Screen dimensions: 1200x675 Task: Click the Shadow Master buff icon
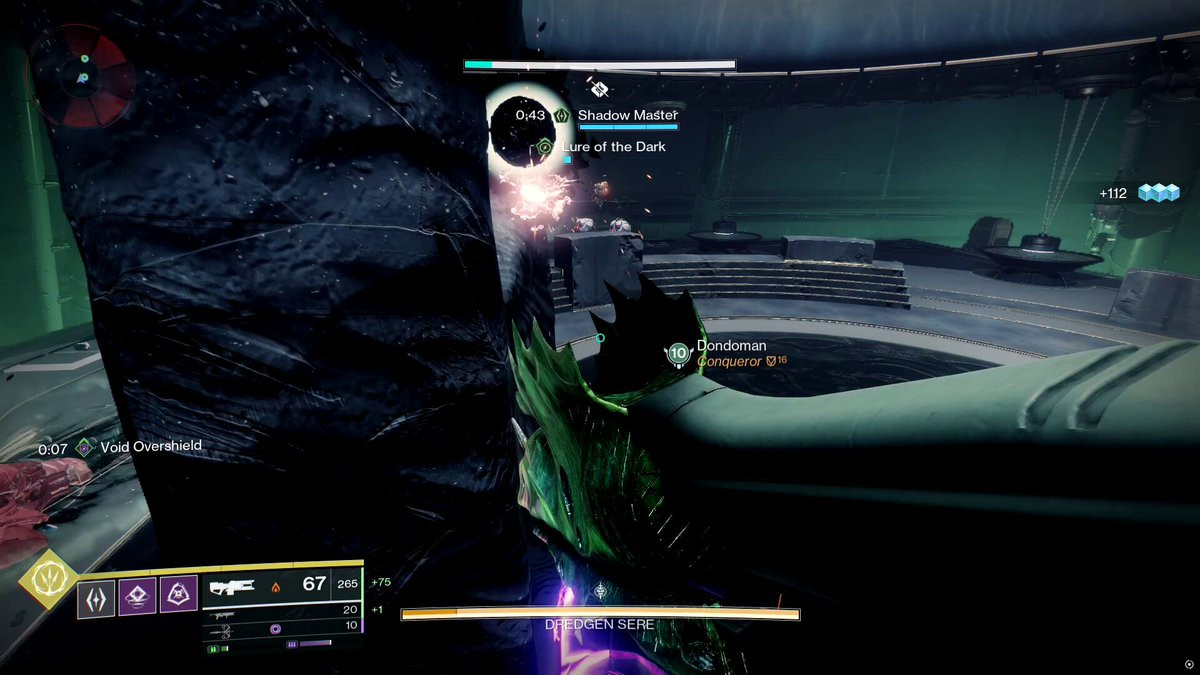pyautogui.click(x=562, y=116)
